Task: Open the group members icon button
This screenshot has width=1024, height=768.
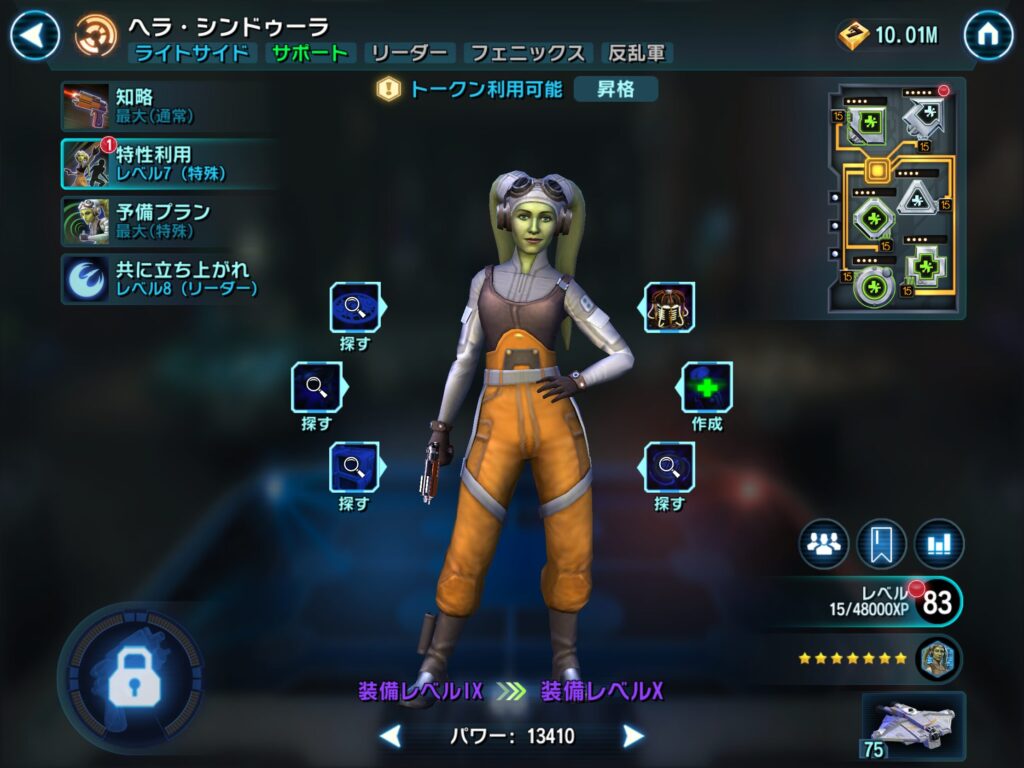Action: pos(823,544)
